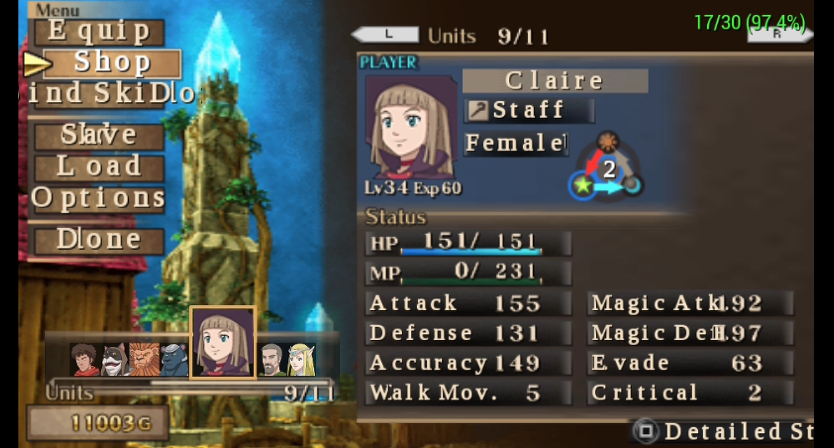Choose the white cat unit portrait

[x=113, y=360]
